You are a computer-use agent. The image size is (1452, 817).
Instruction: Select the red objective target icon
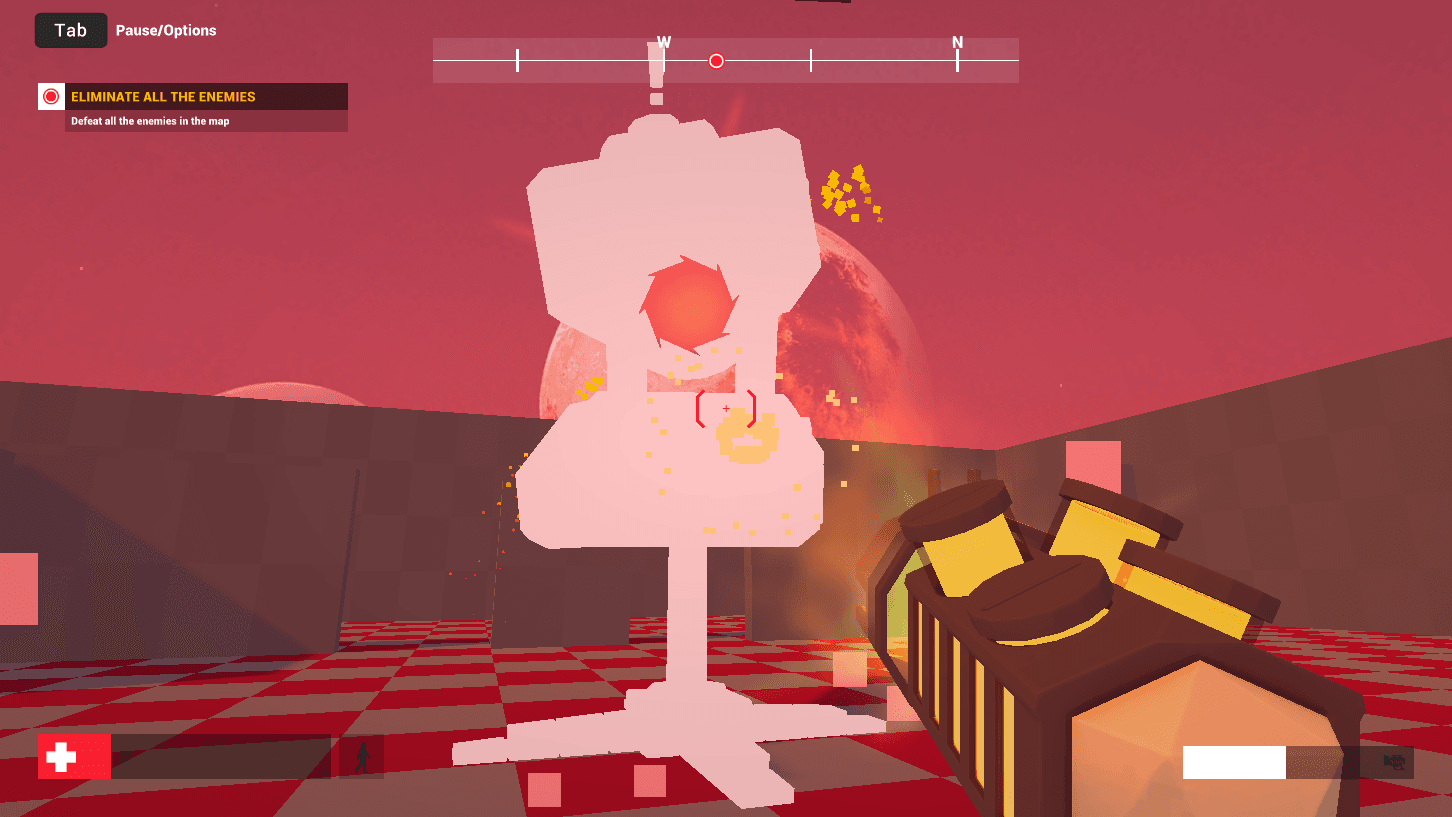pyautogui.click(x=51, y=97)
